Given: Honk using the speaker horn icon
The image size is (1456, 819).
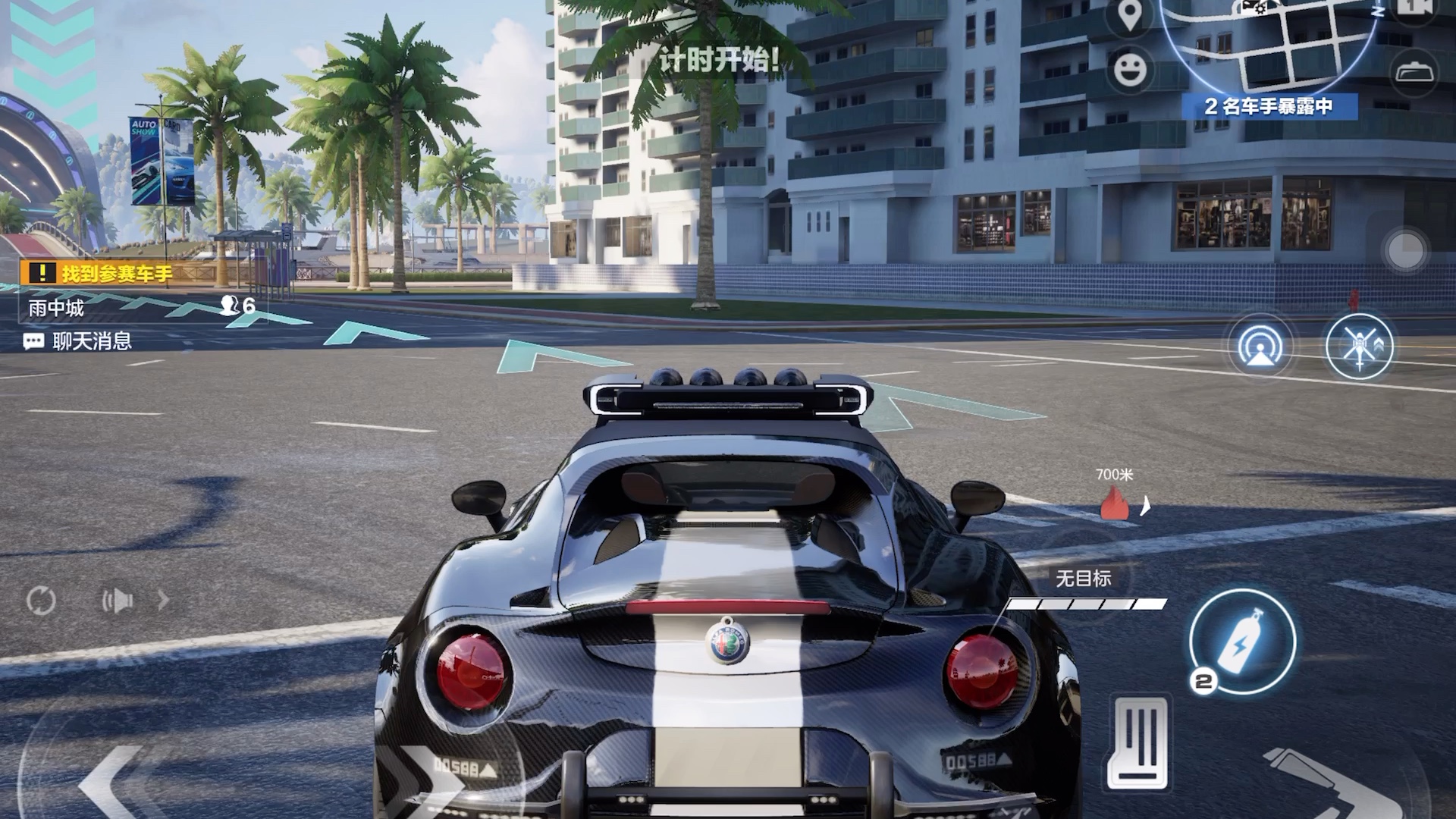Looking at the screenshot, I should pyautogui.click(x=118, y=601).
